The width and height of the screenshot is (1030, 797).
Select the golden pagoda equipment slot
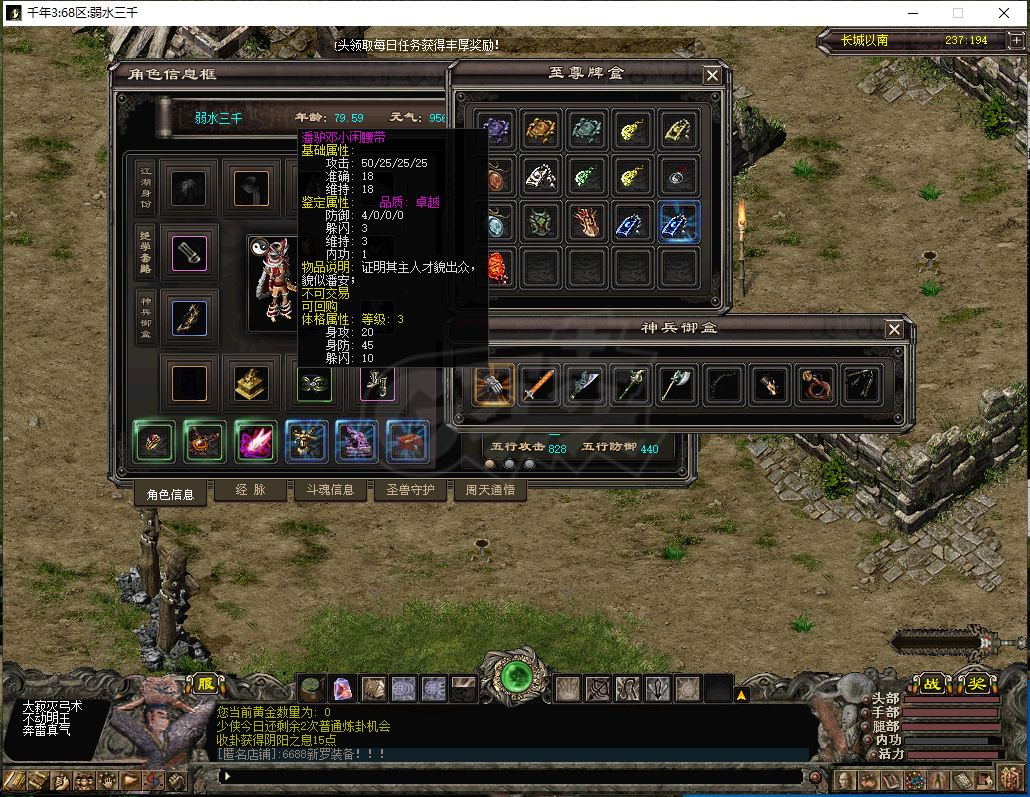click(x=250, y=382)
